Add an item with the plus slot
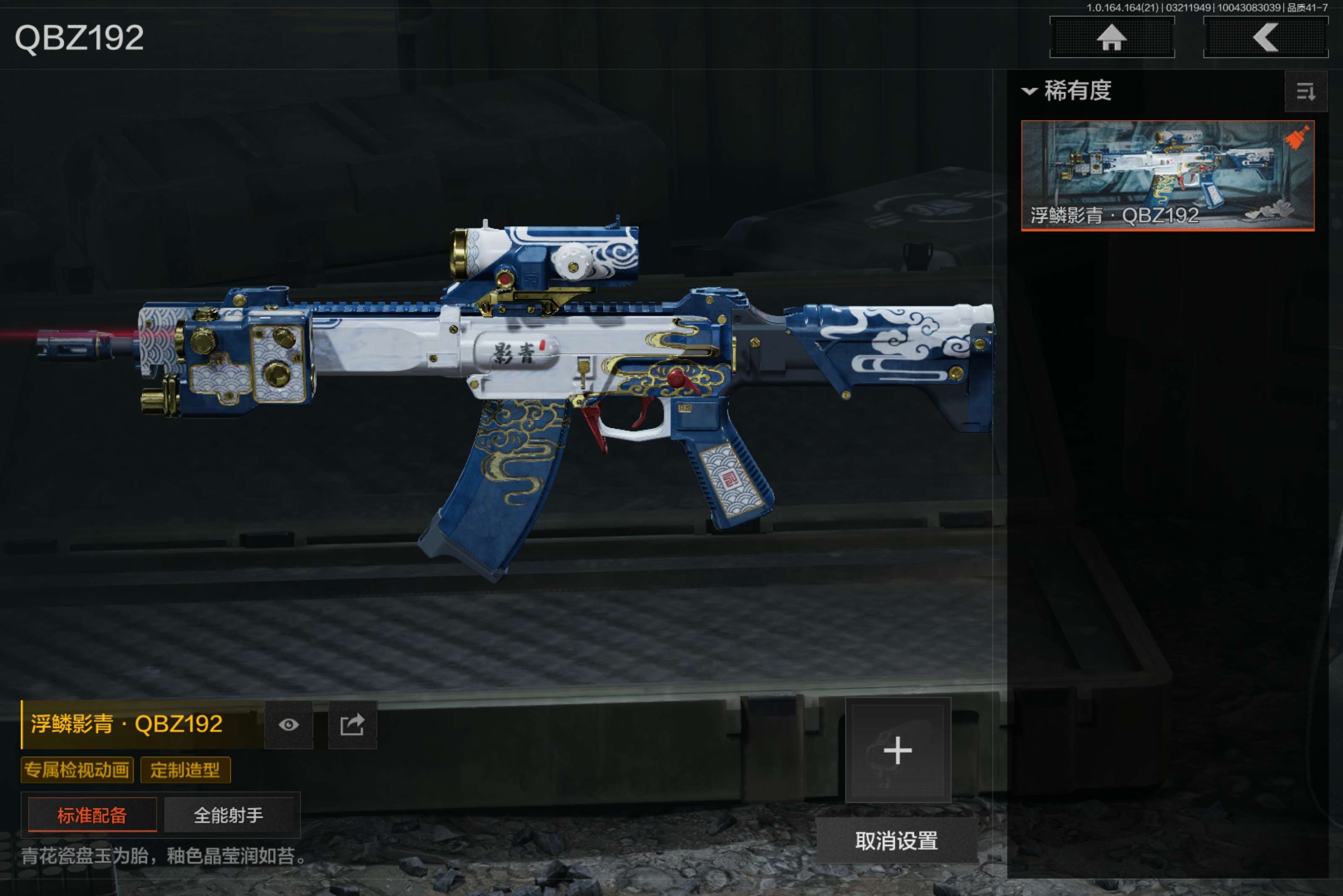1343x896 pixels. (x=898, y=750)
